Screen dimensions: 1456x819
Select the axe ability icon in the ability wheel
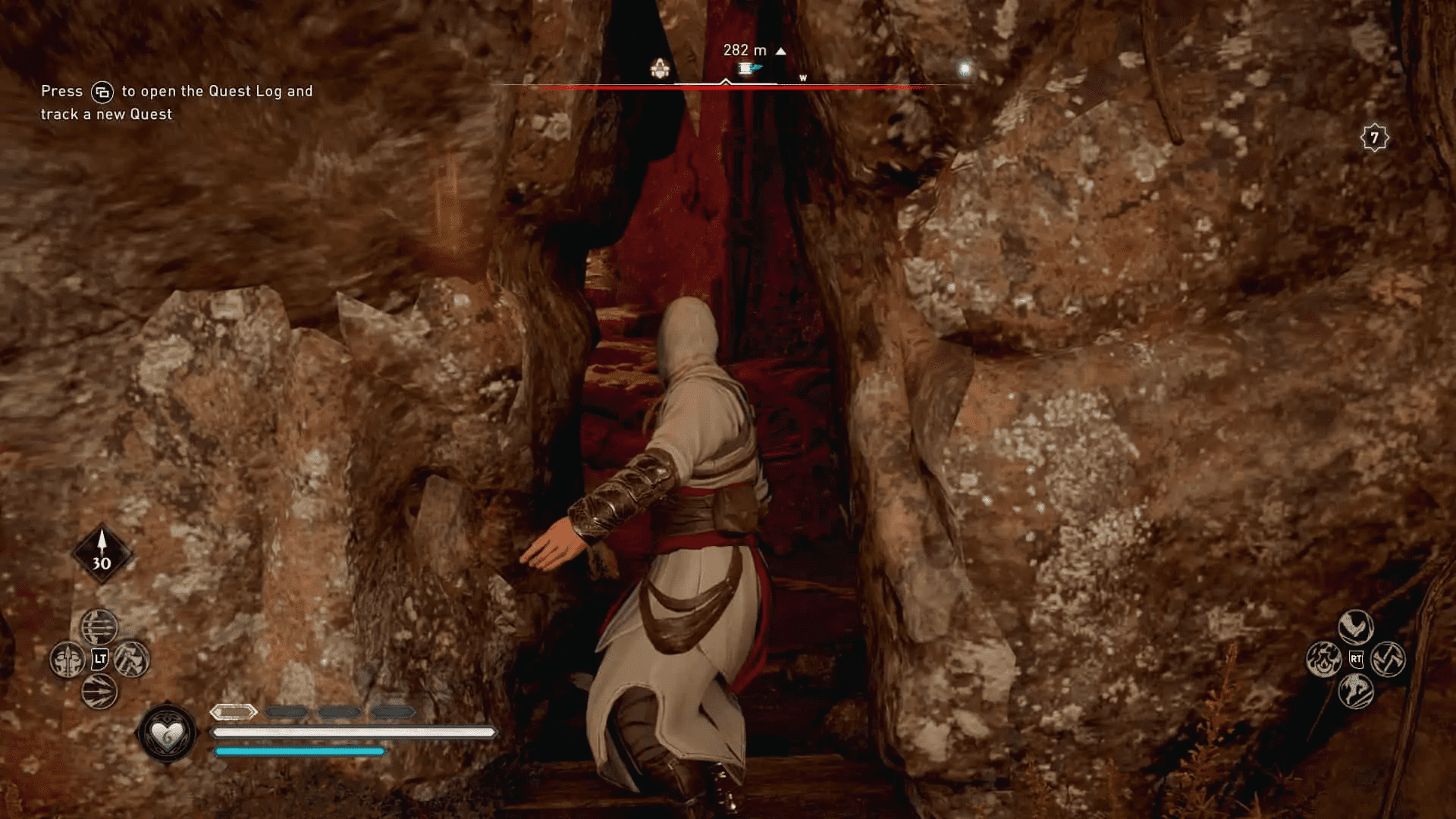tap(131, 659)
